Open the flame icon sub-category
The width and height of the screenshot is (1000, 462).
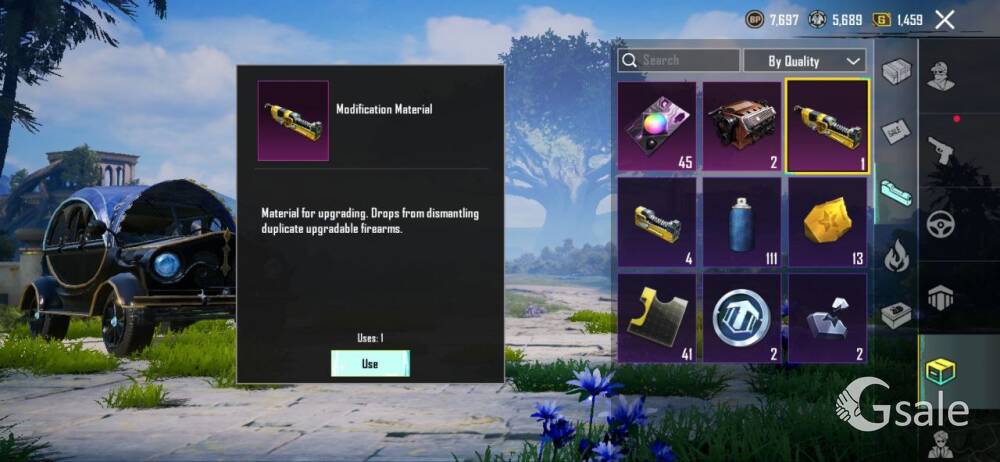(896, 256)
